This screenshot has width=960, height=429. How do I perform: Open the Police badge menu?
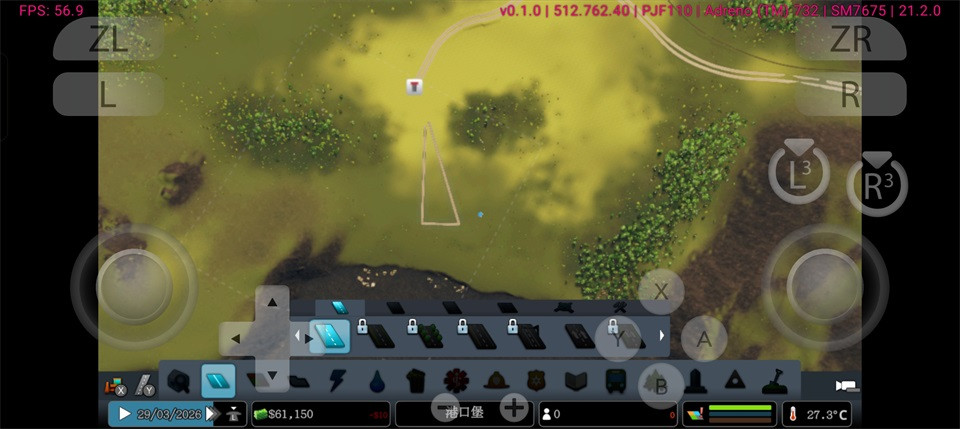coord(536,381)
